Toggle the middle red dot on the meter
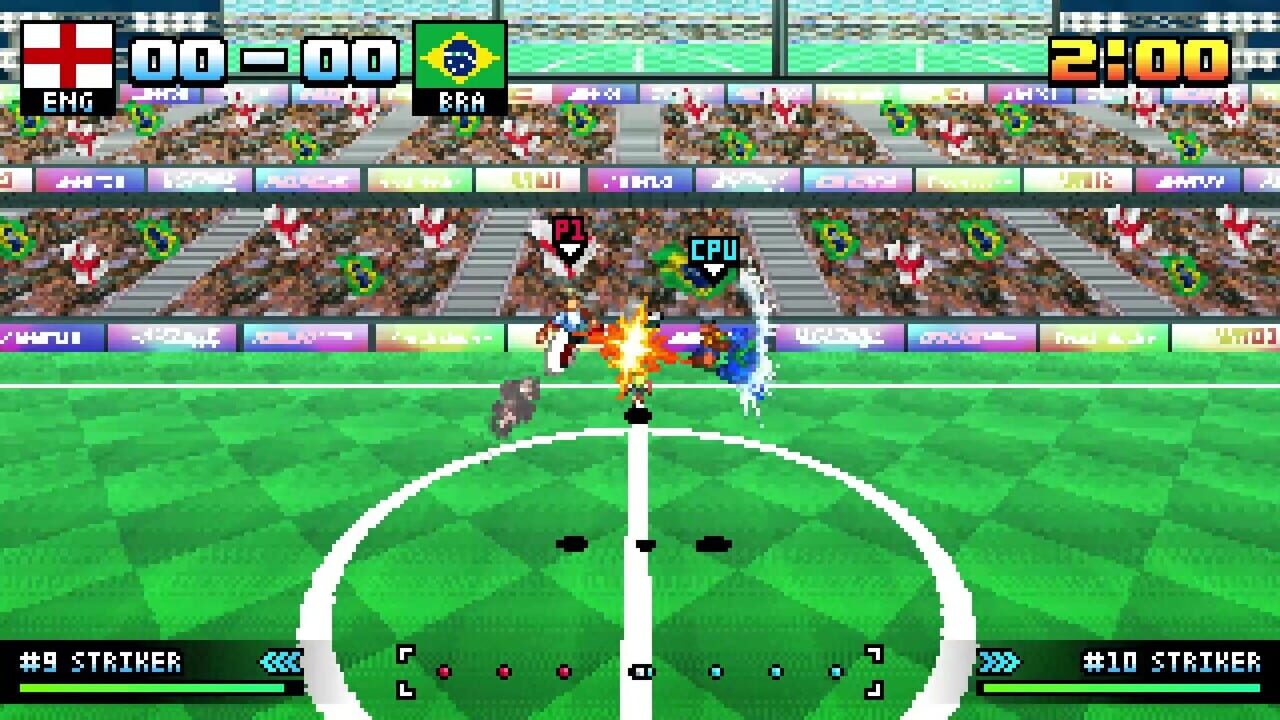Screen dimensions: 1280x720 point(504,669)
